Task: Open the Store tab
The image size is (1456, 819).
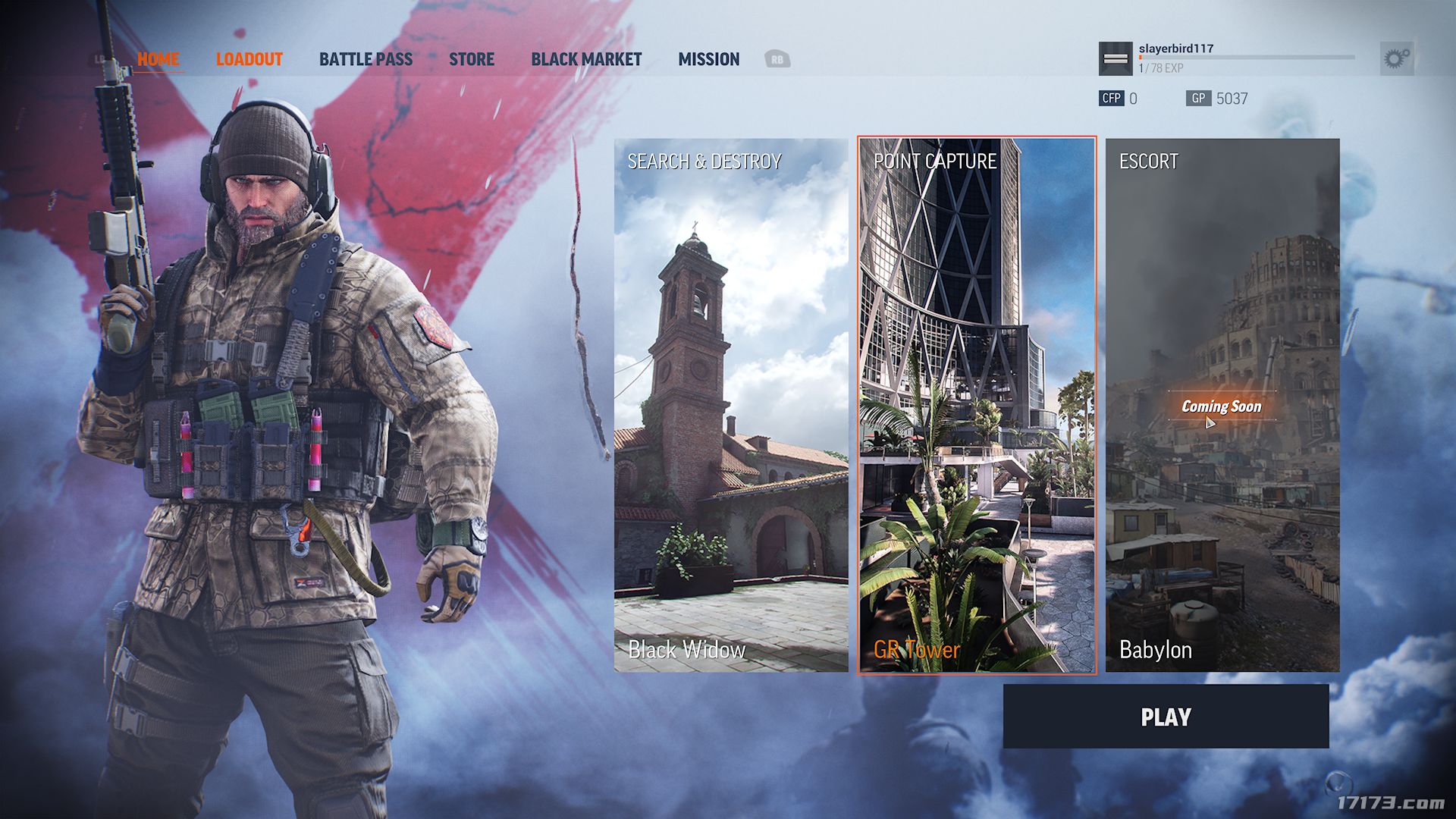Action: 471,59
